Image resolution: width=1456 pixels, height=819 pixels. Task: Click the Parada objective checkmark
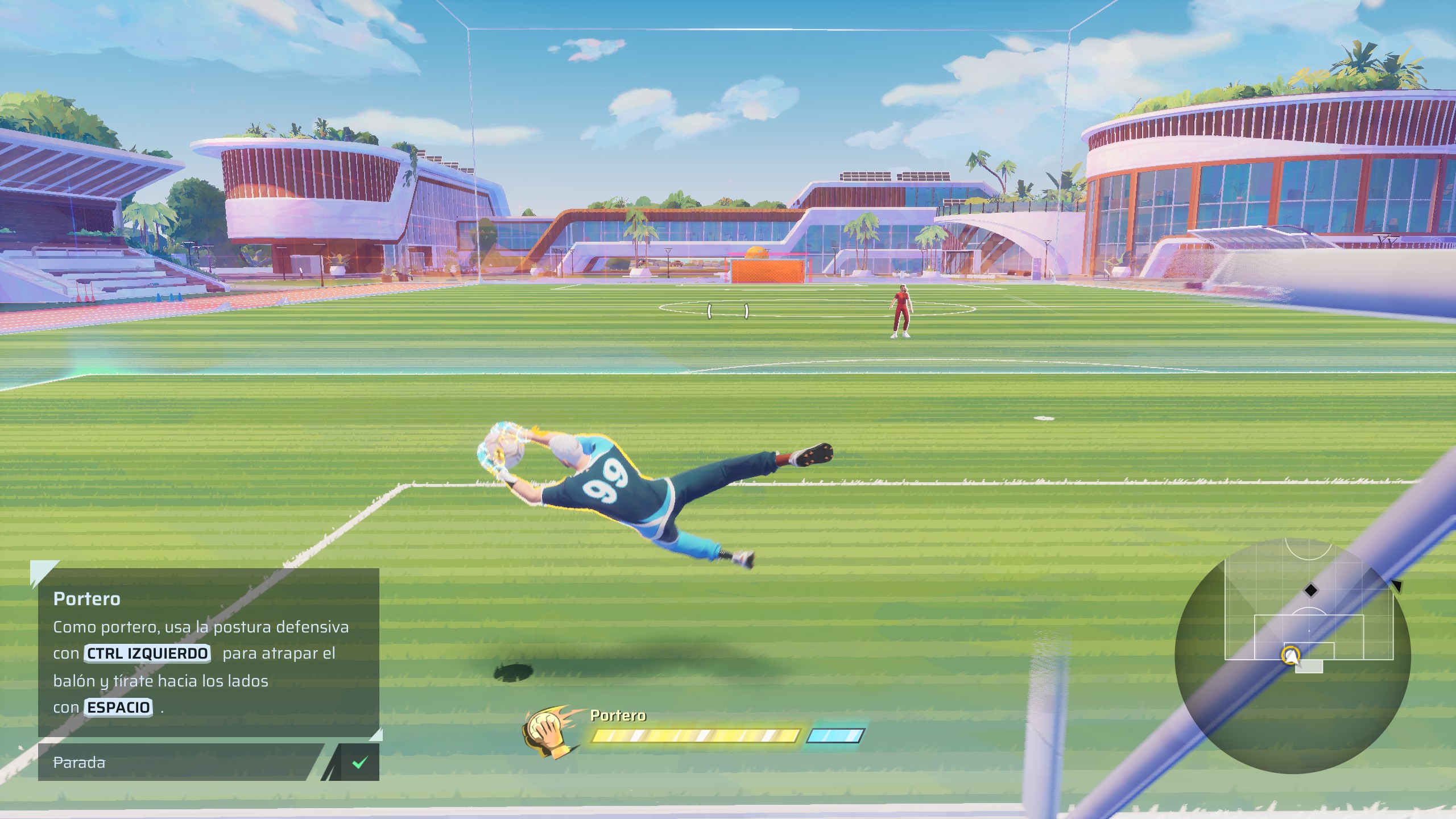click(359, 762)
